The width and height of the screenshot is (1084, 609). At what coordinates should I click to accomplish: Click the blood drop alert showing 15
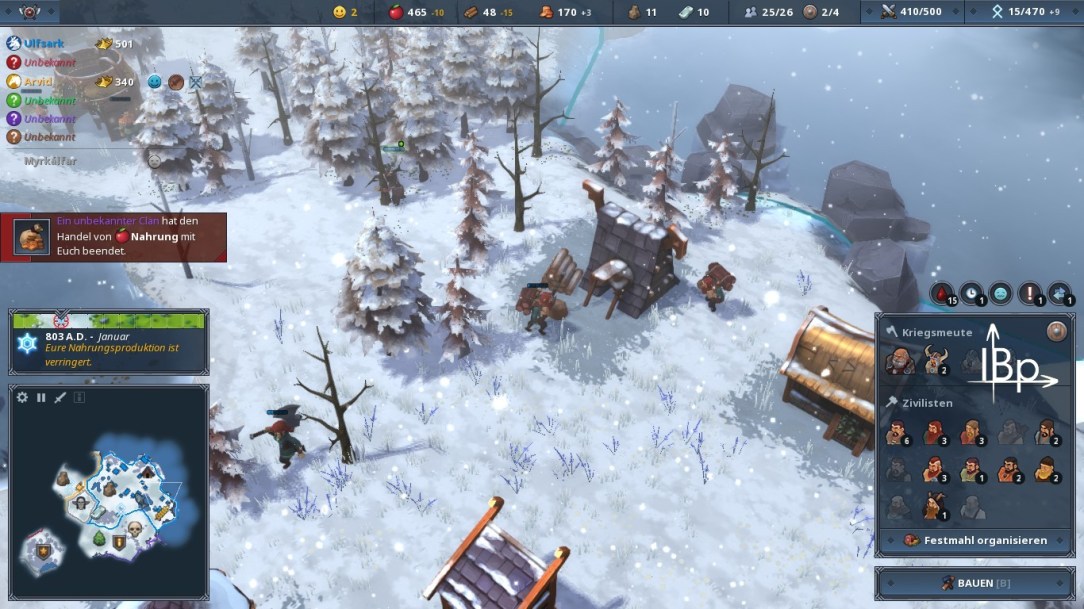click(943, 294)
